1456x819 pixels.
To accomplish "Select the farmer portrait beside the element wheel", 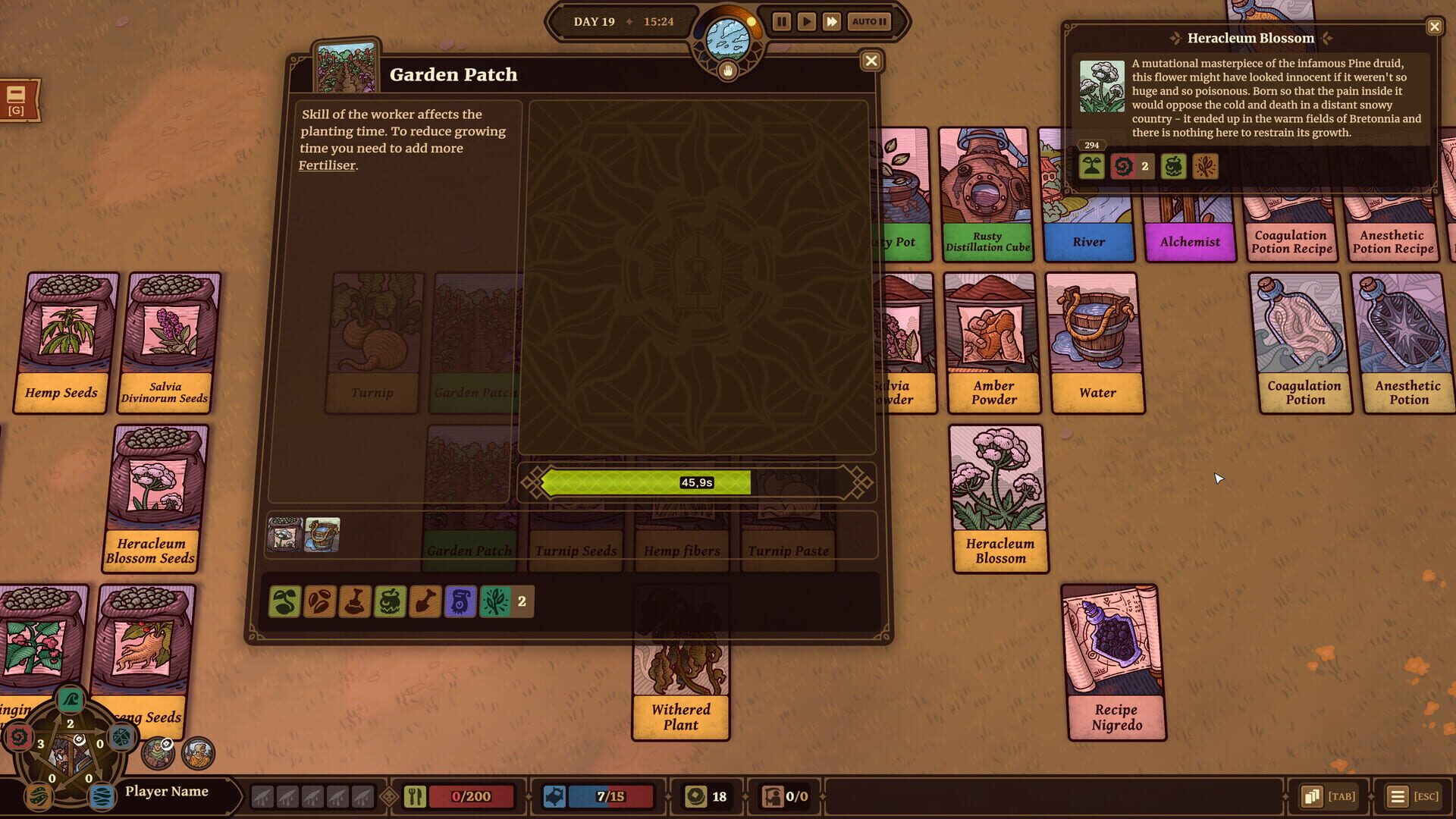I will [158, 755].
